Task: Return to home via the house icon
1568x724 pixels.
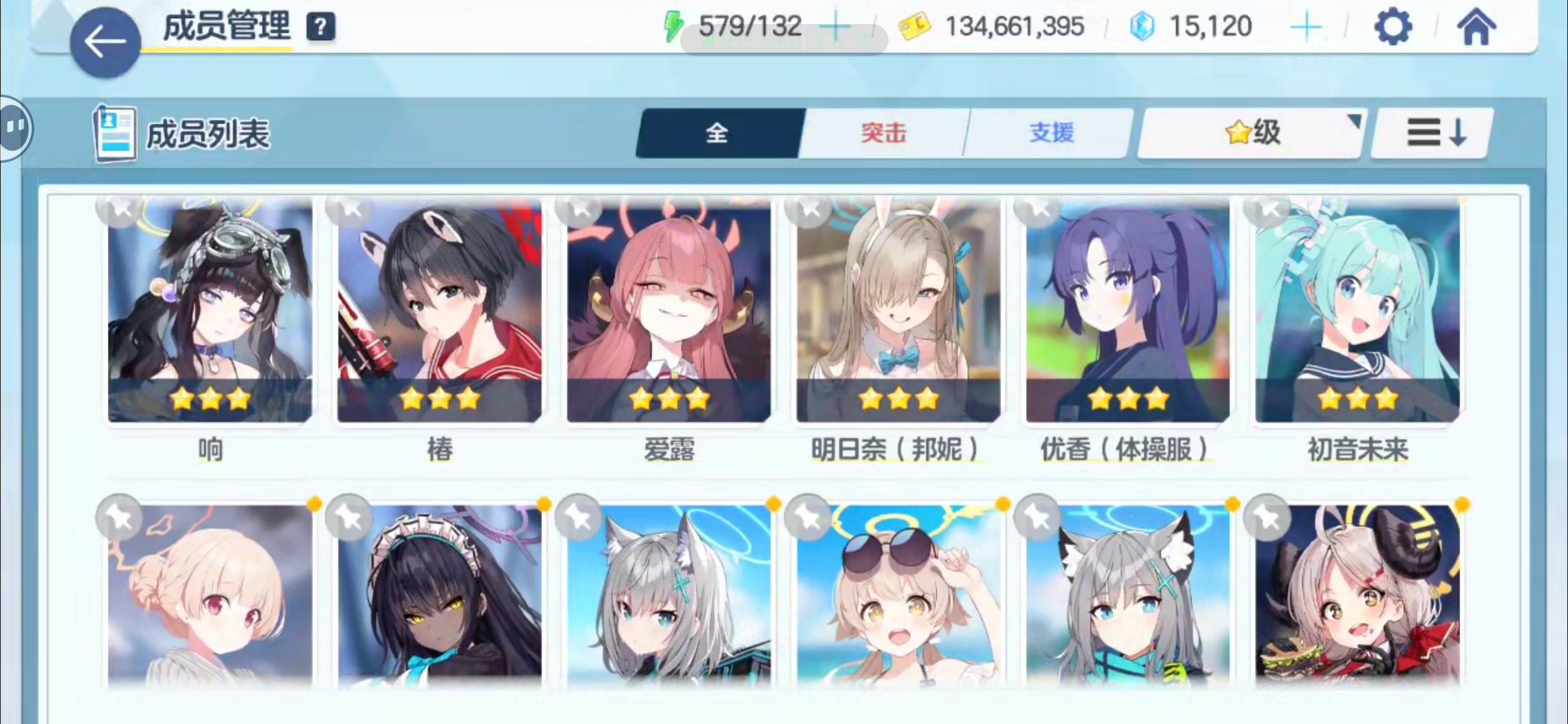Action: (1477, 25)
